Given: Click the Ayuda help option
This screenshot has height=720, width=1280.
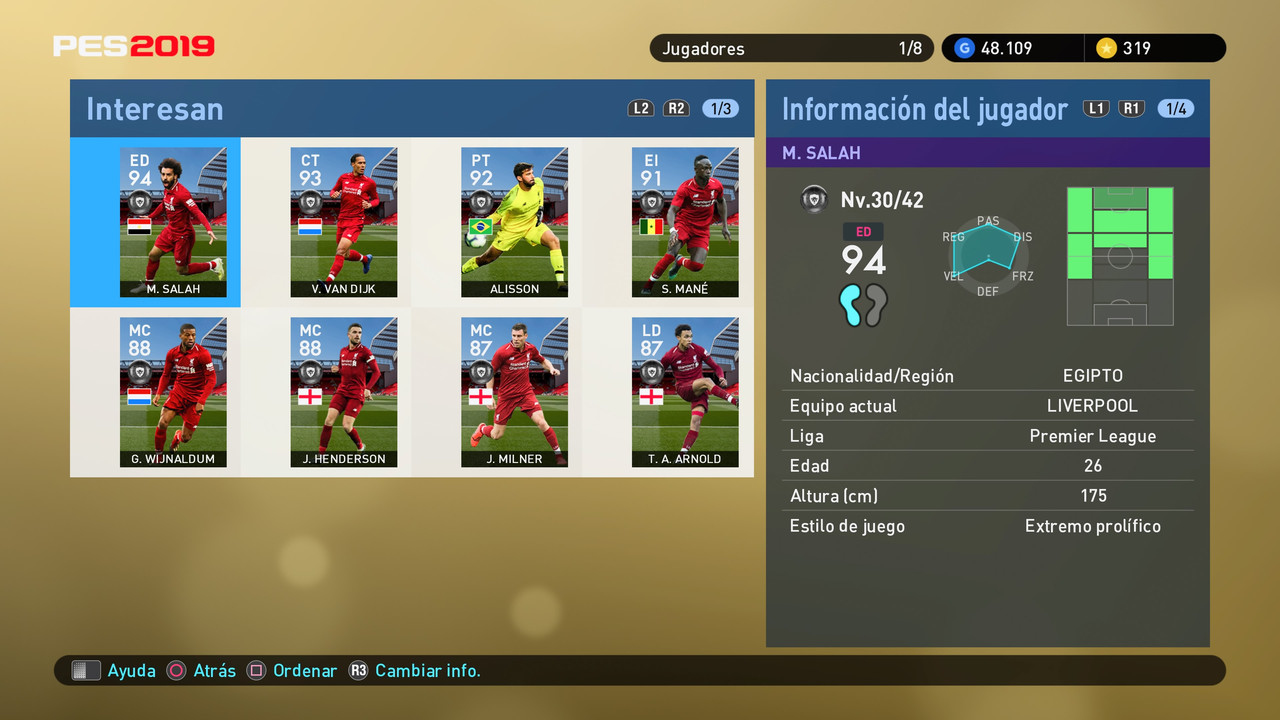Looking at the screenshot, I should point(131,671).
